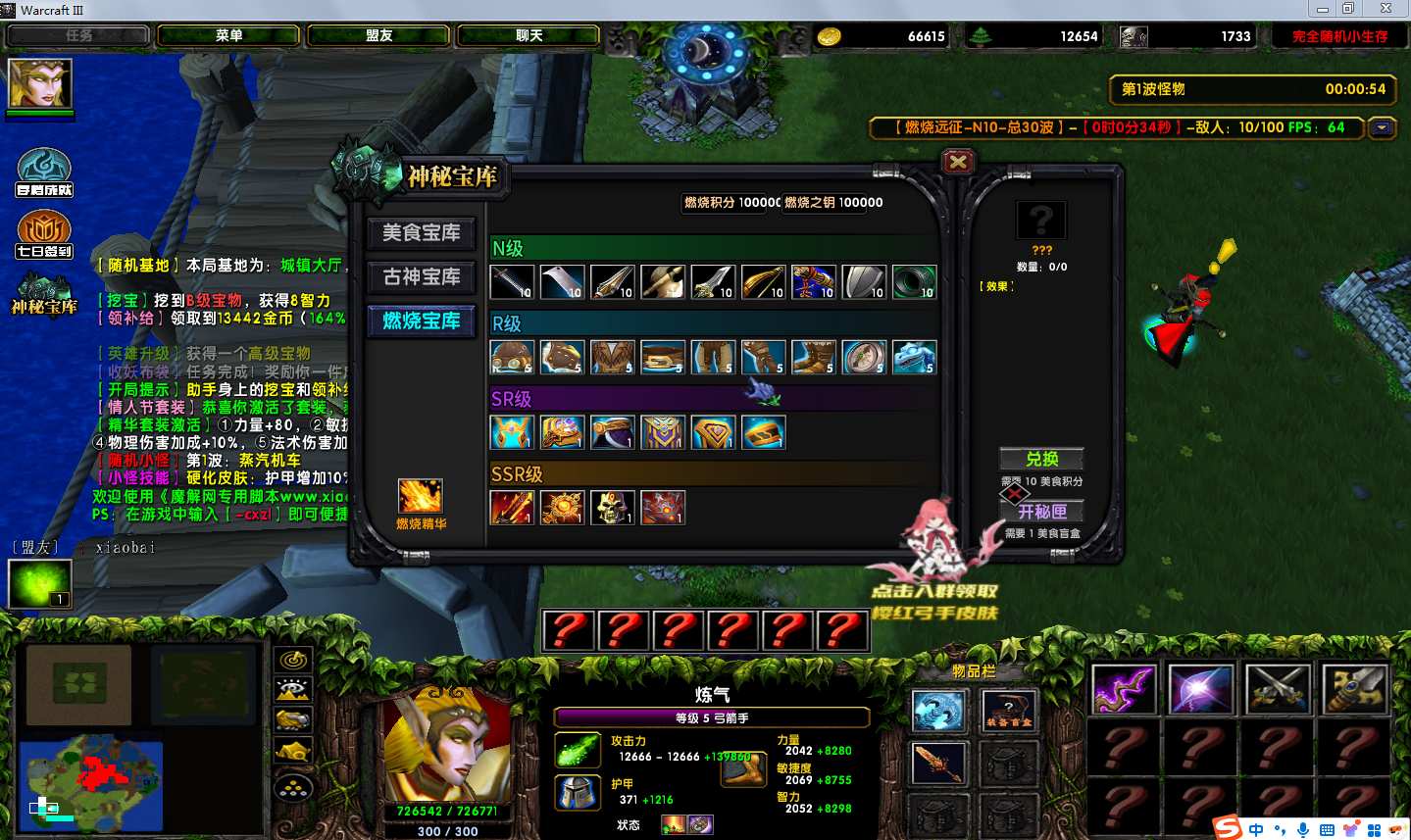Select the hero portrait in top-left corner
The width and height of the screenshot is (1411, 840).
pyautogui.click(x=40, y=84)
